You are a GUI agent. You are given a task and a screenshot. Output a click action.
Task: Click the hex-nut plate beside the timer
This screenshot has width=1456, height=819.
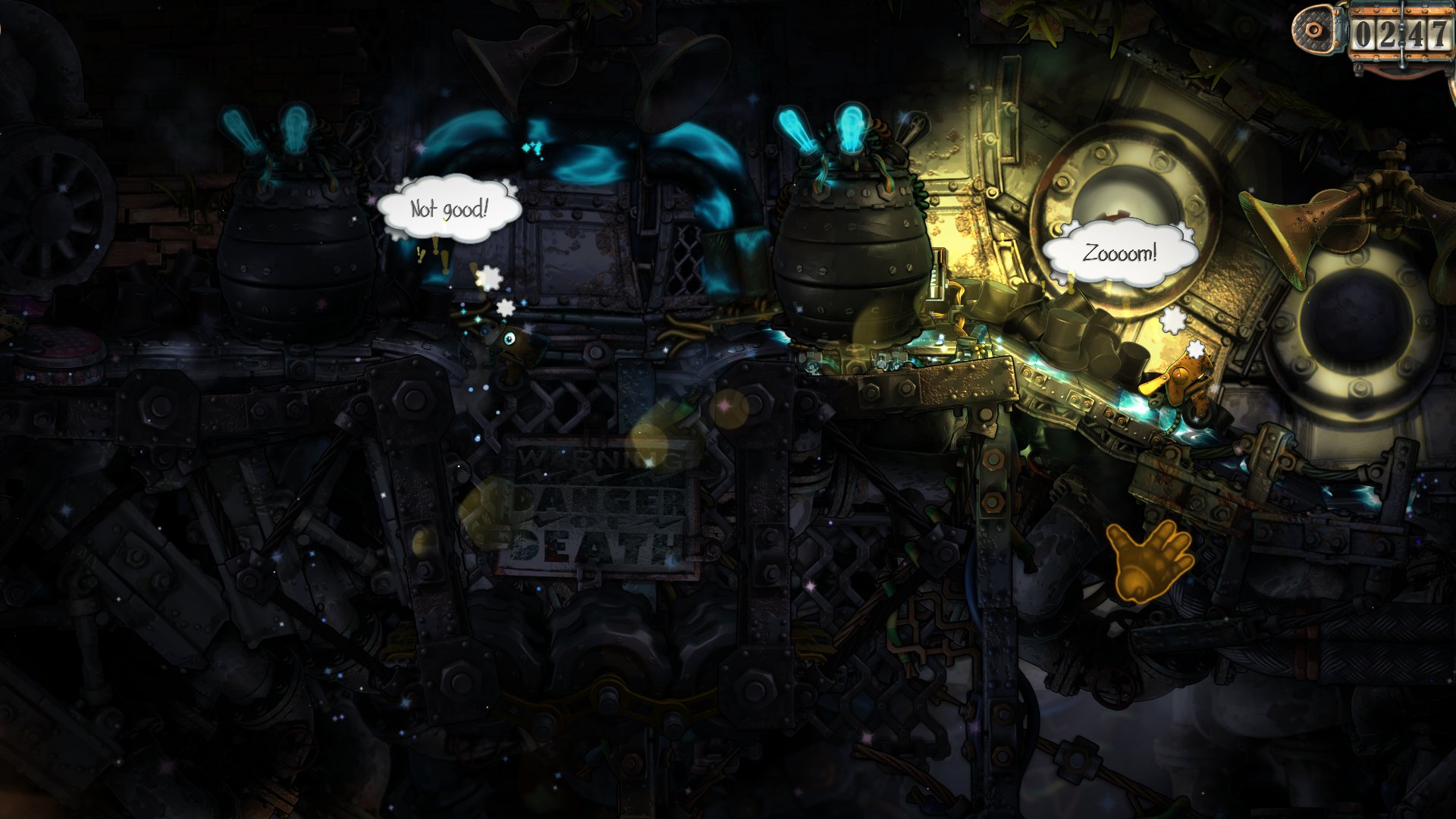1314,30
